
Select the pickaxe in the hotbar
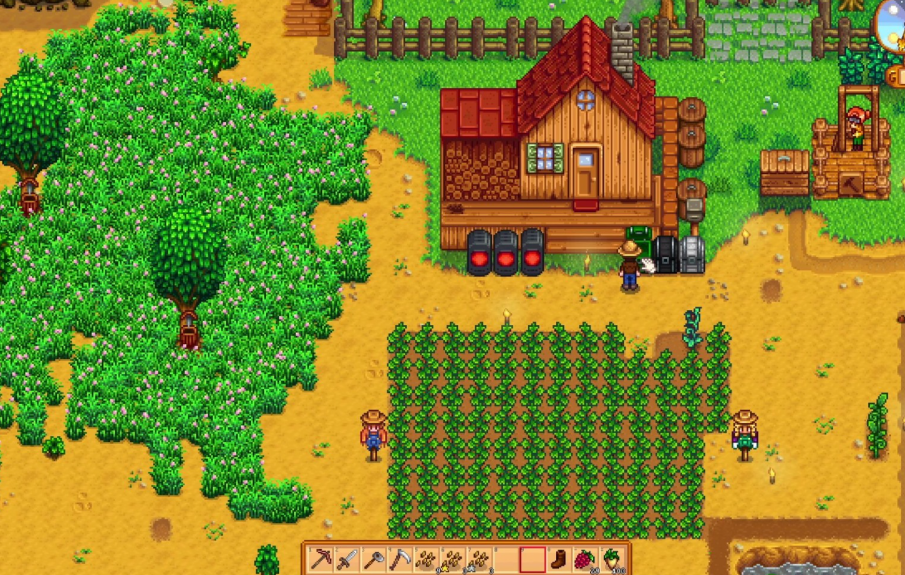322,559
